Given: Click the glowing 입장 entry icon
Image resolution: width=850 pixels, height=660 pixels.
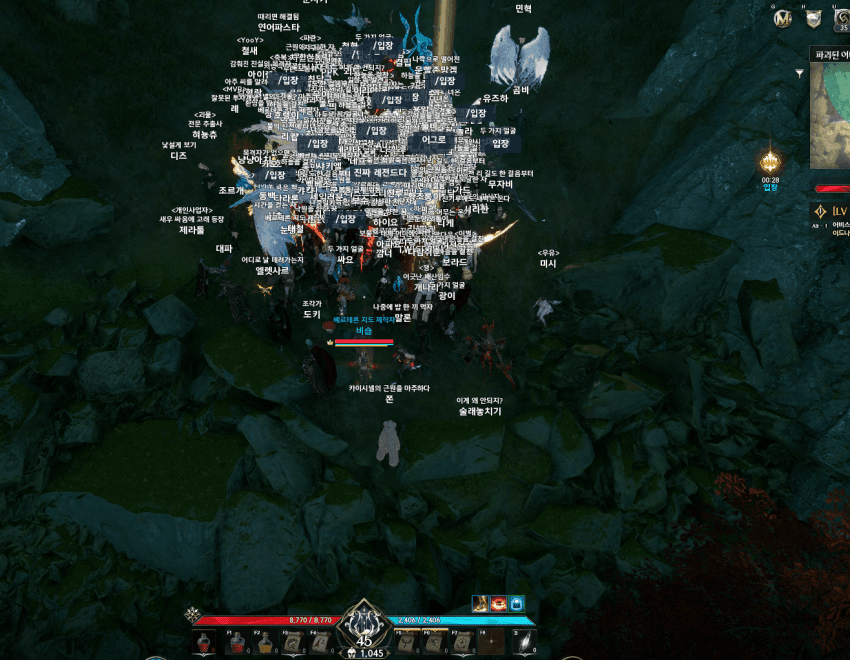Looking at the screenshot, I should click(770, 162).
